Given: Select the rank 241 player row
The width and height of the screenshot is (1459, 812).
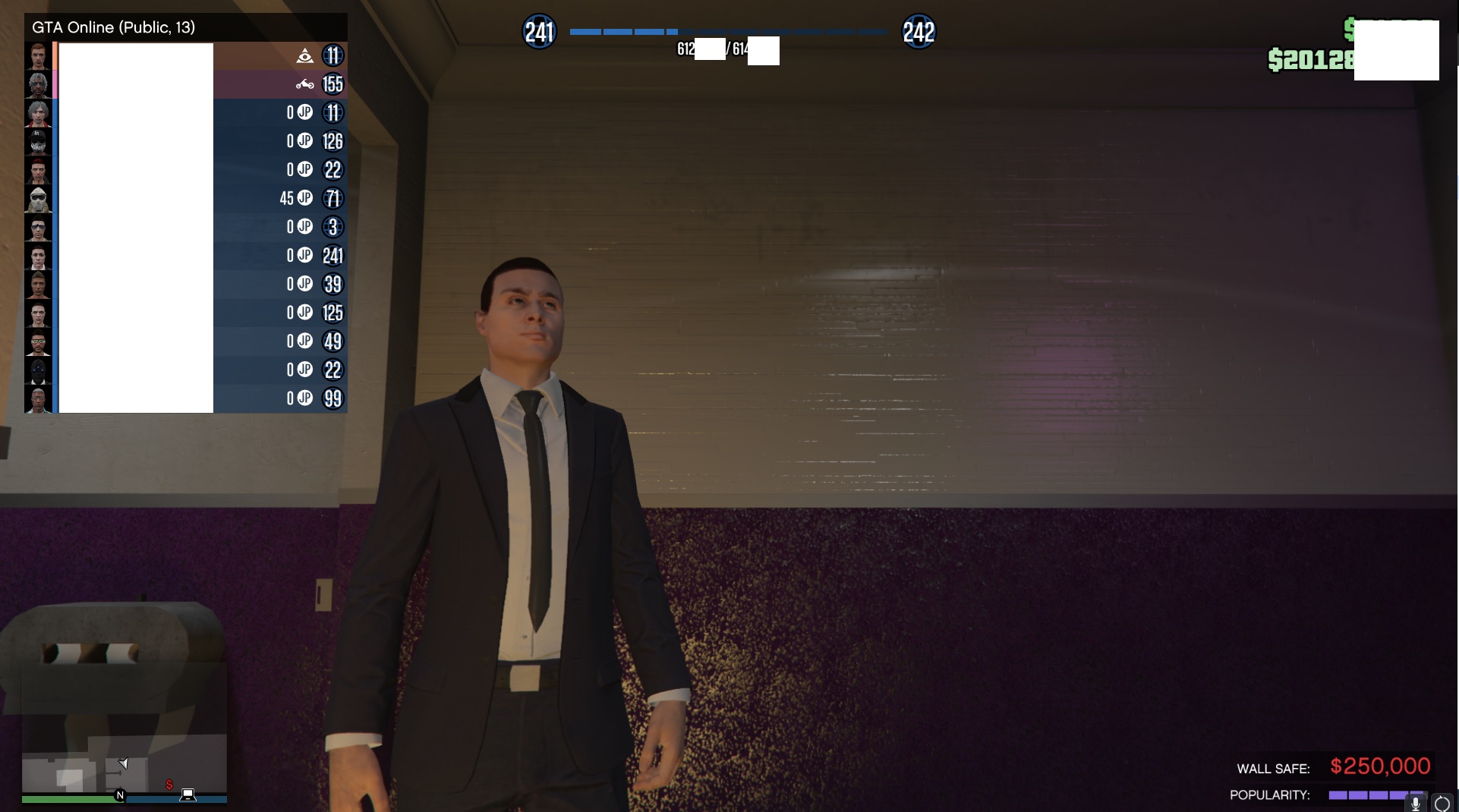Looking at the screenshot, I should click(186, 256).
